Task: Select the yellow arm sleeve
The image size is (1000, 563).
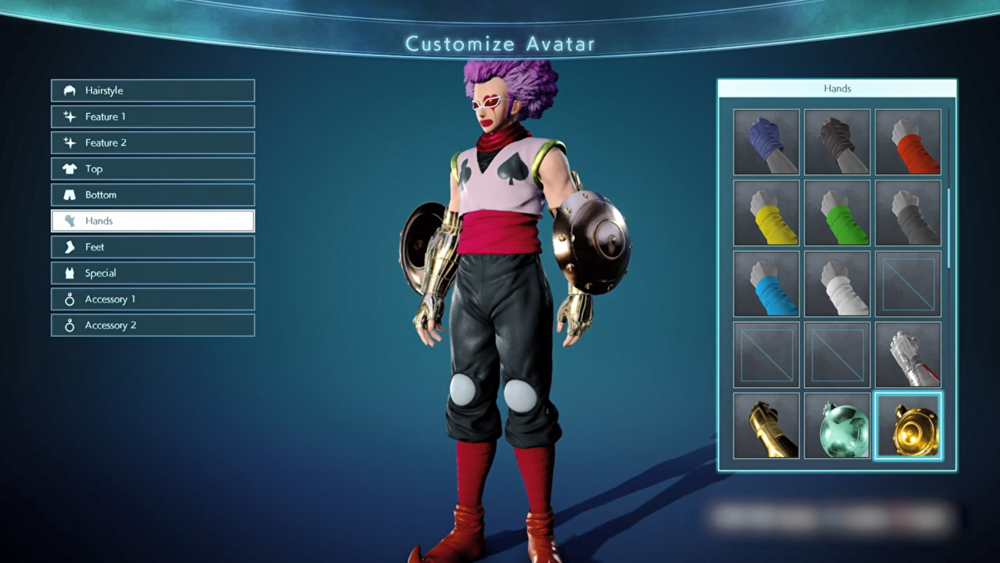Action: (766, 213)
